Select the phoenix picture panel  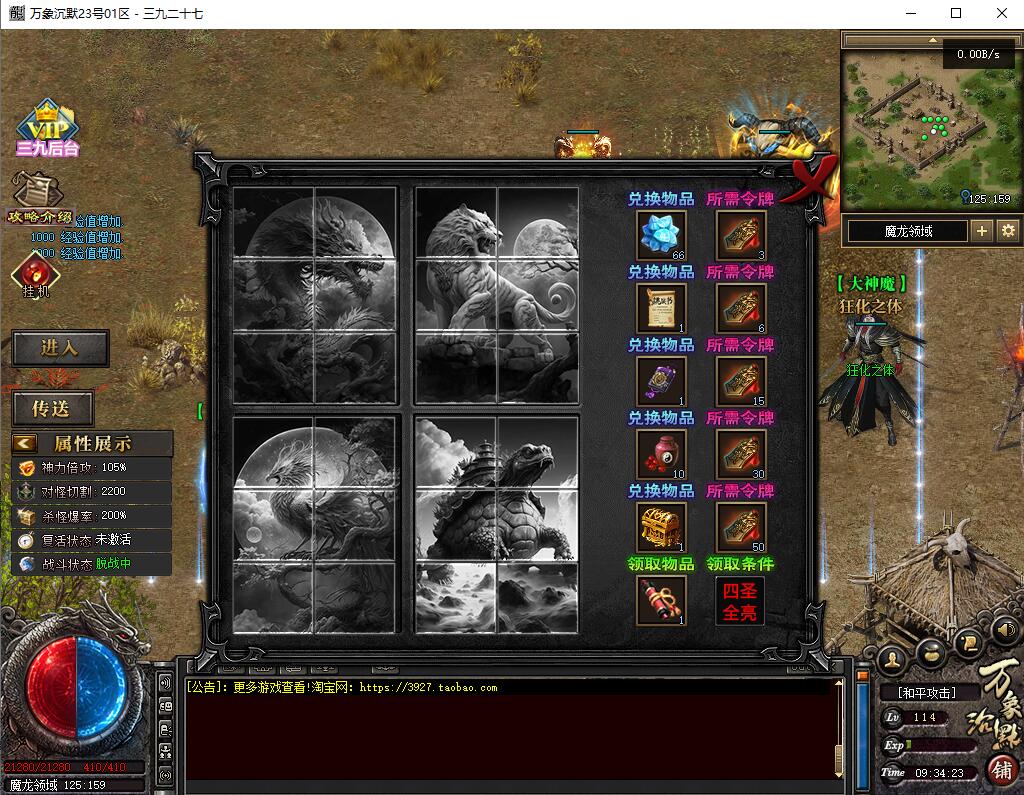(x=315, y=524)
